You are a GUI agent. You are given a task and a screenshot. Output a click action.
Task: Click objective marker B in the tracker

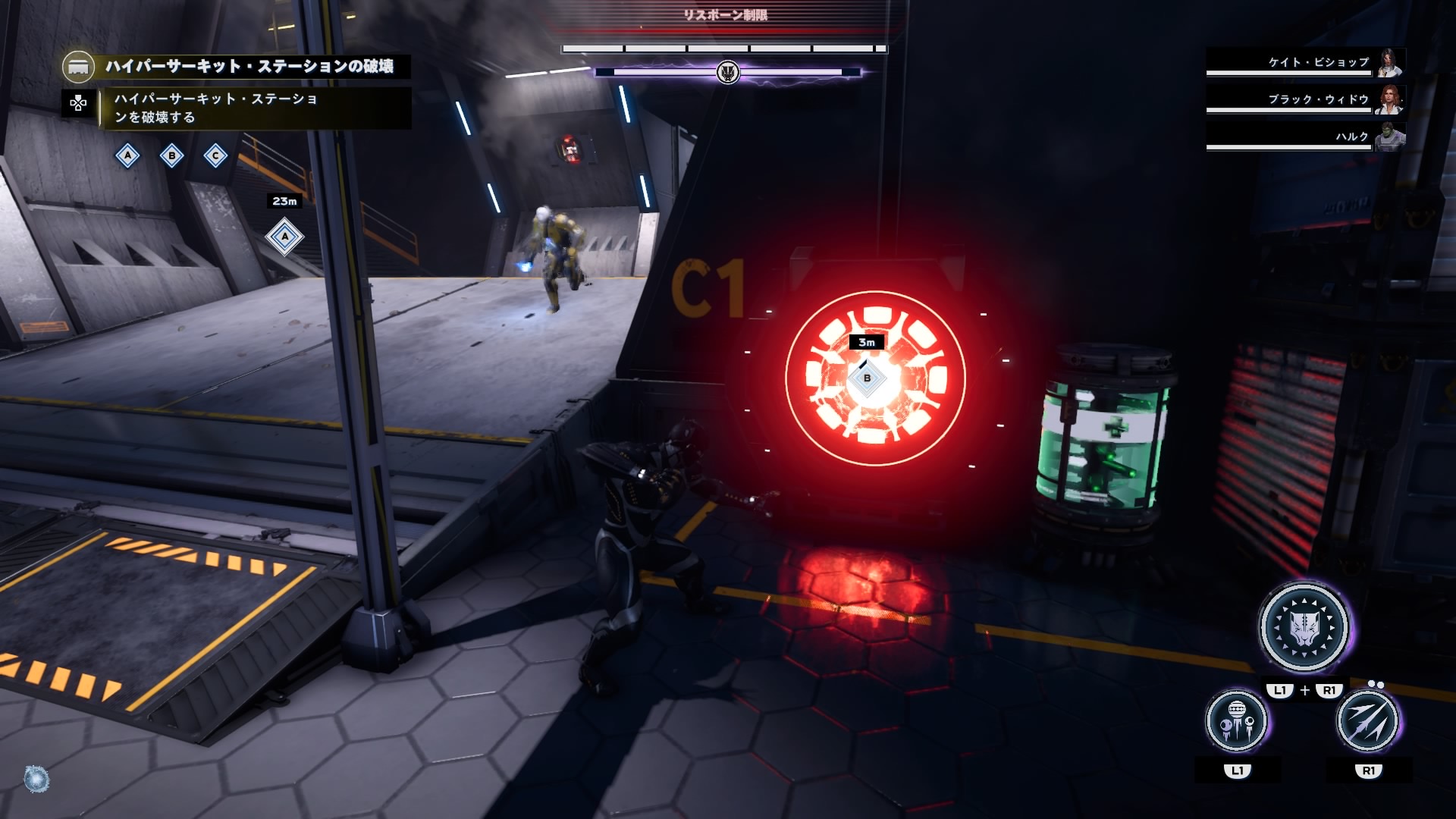click(x=171, y=156)
